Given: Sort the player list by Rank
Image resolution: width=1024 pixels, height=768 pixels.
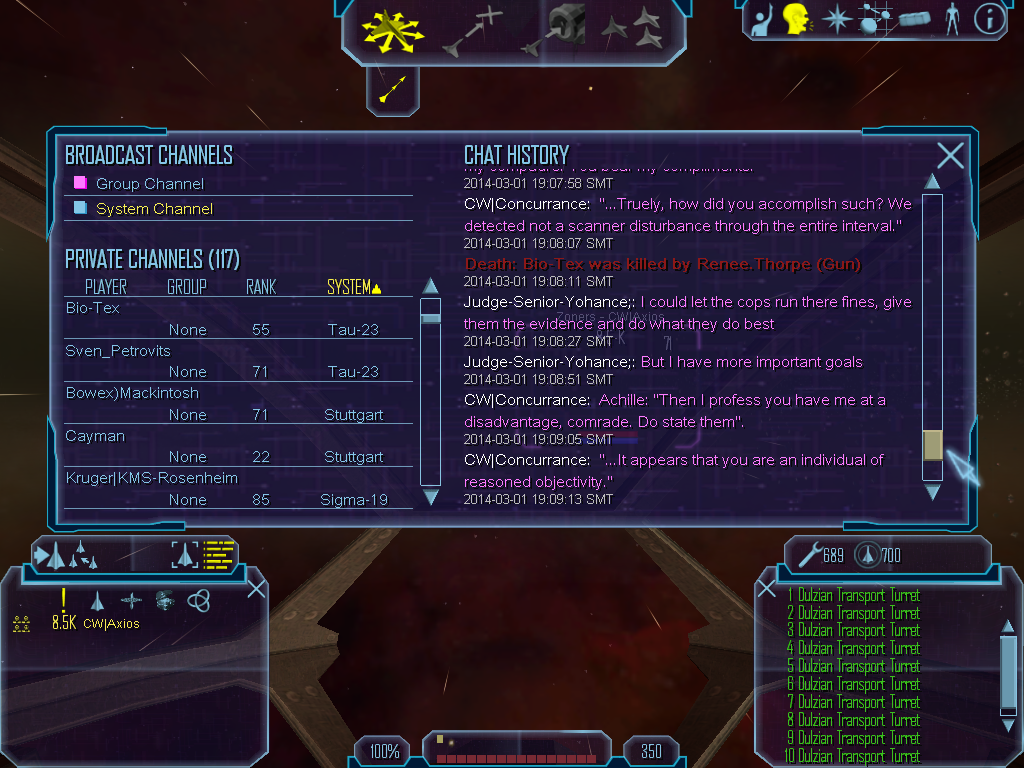Looking at the screenshot, I should tap(261, 288).
